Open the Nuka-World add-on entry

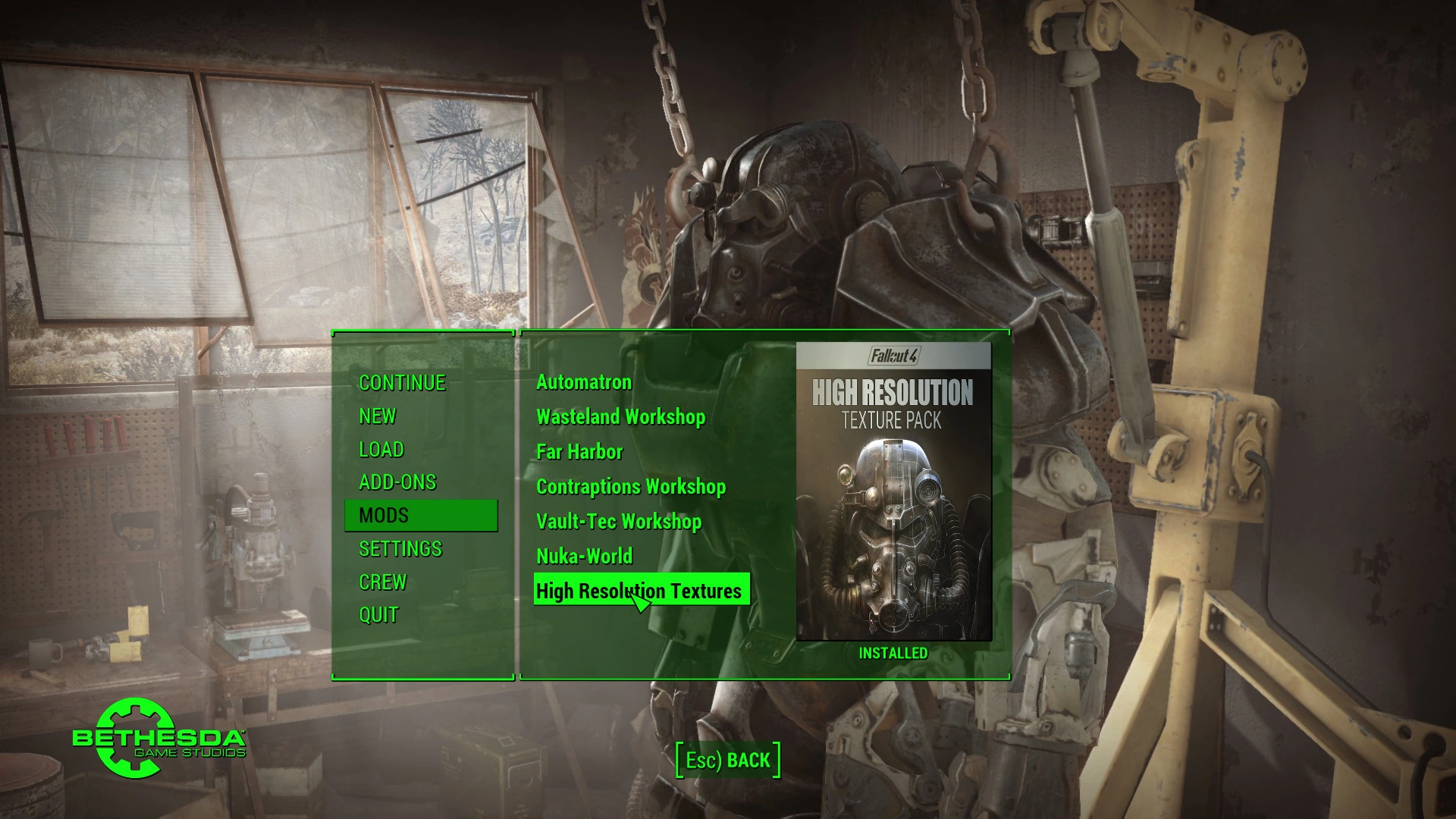point(584,556)
